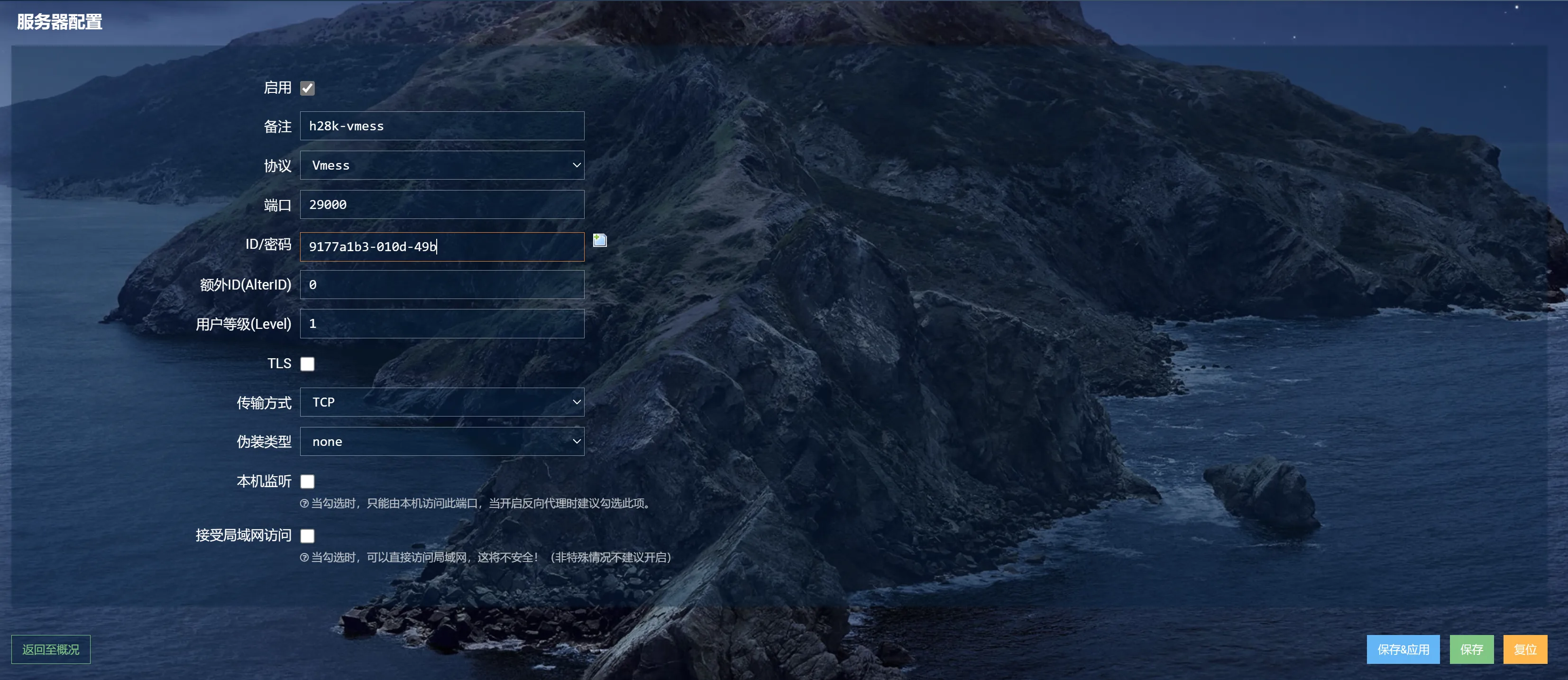Click the blue 保存&应用 button
The height and width of the screenshot is (680, 1568).
[x=1403, y=650]
